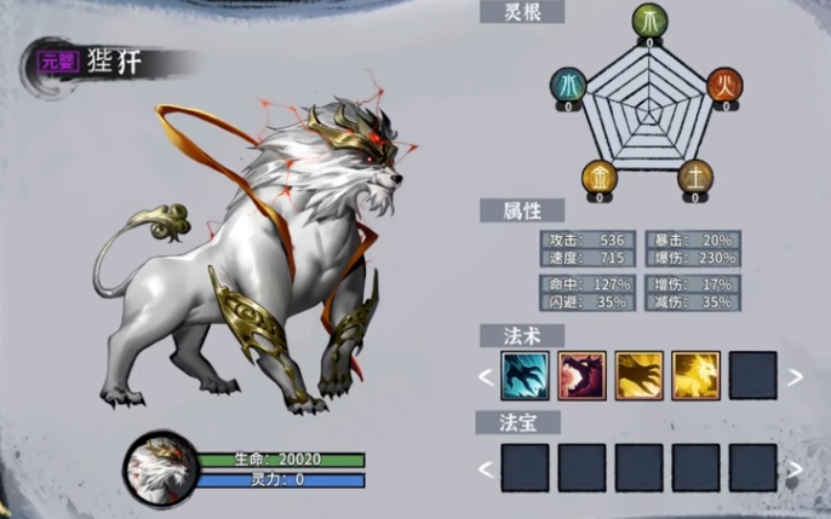Choose the golden claw strike spell
This screenshot has height=519, width=831.
(x=639, y=376)
